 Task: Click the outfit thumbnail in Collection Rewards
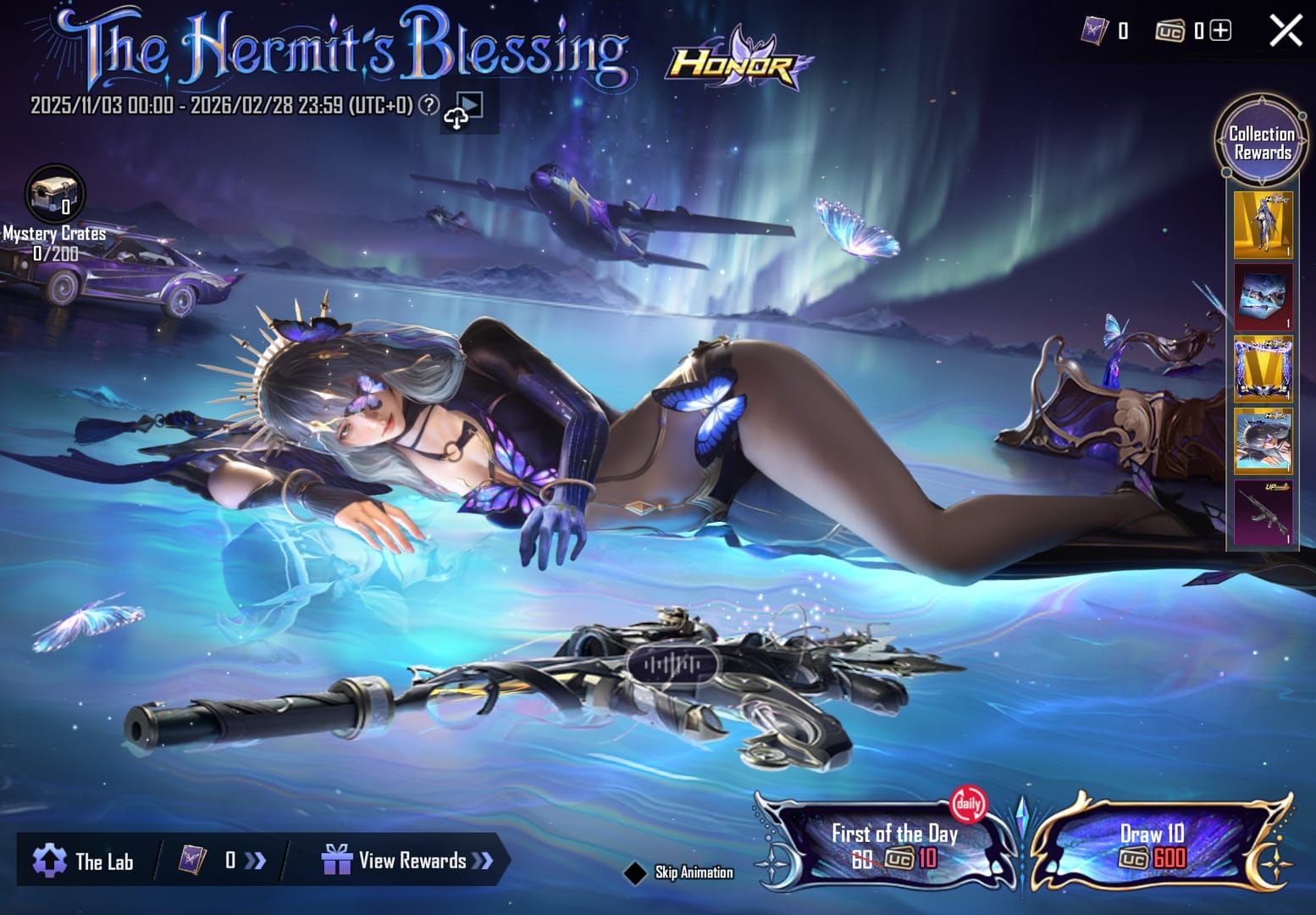click(x=1262, y=225)
